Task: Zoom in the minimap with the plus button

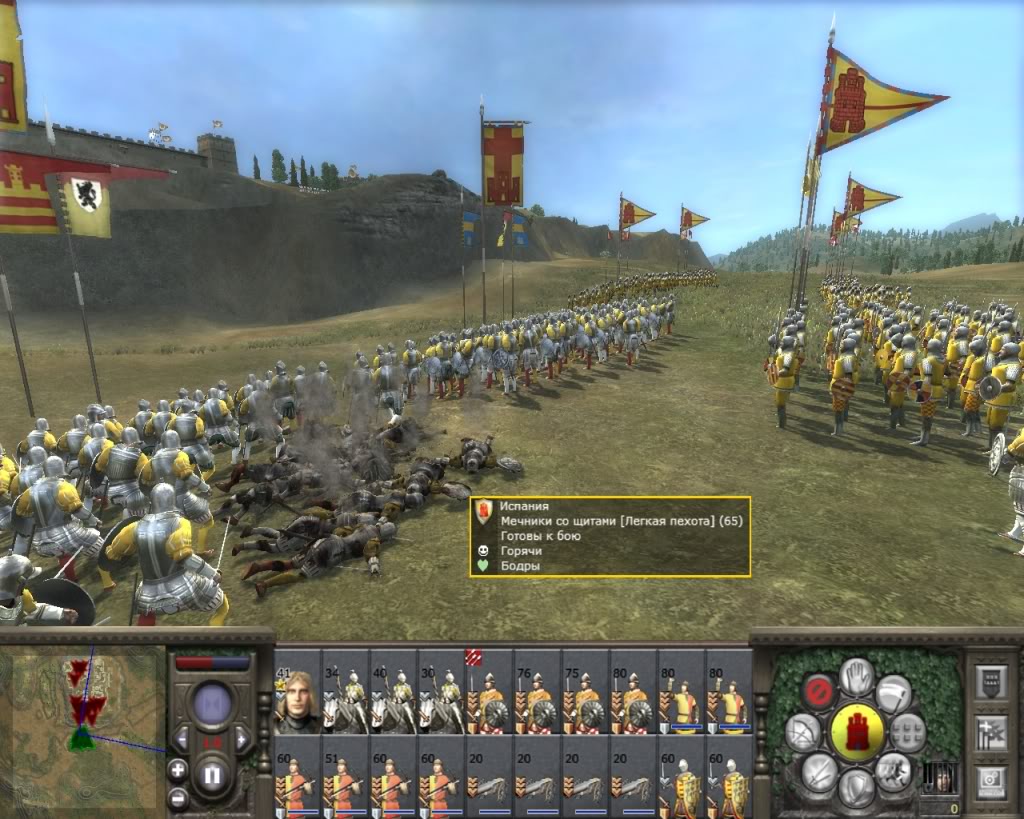Action: [x=178, y=770]
